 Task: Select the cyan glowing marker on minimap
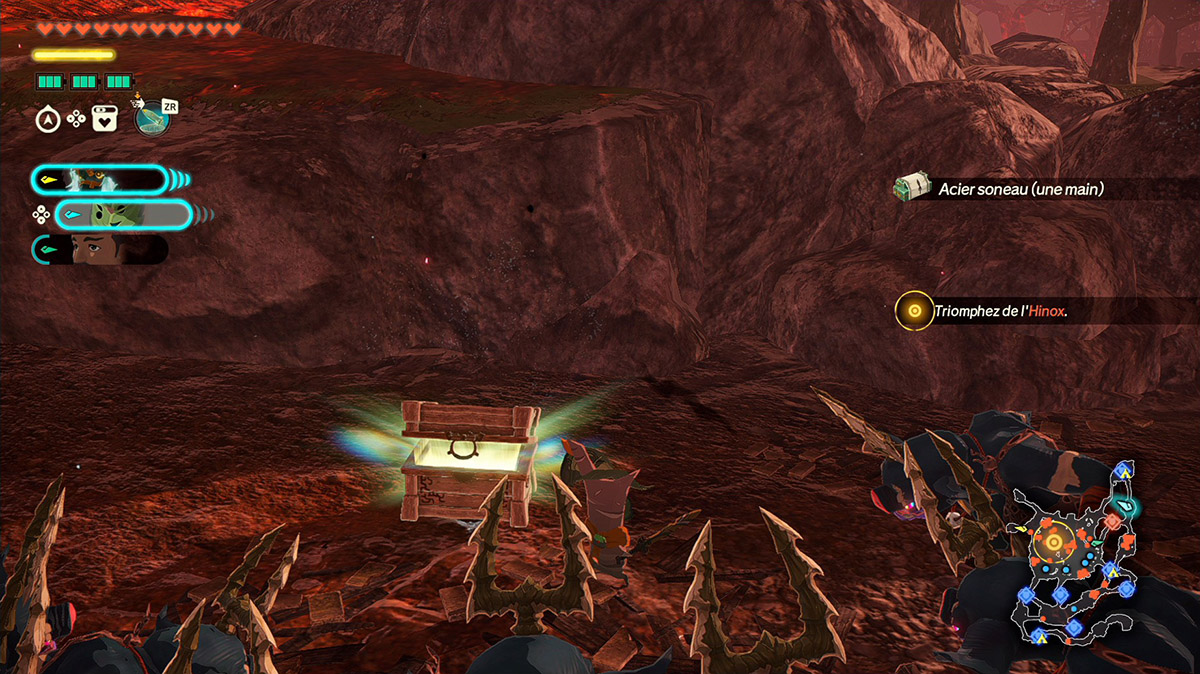pyautogui.click(x=1128, y=507)
